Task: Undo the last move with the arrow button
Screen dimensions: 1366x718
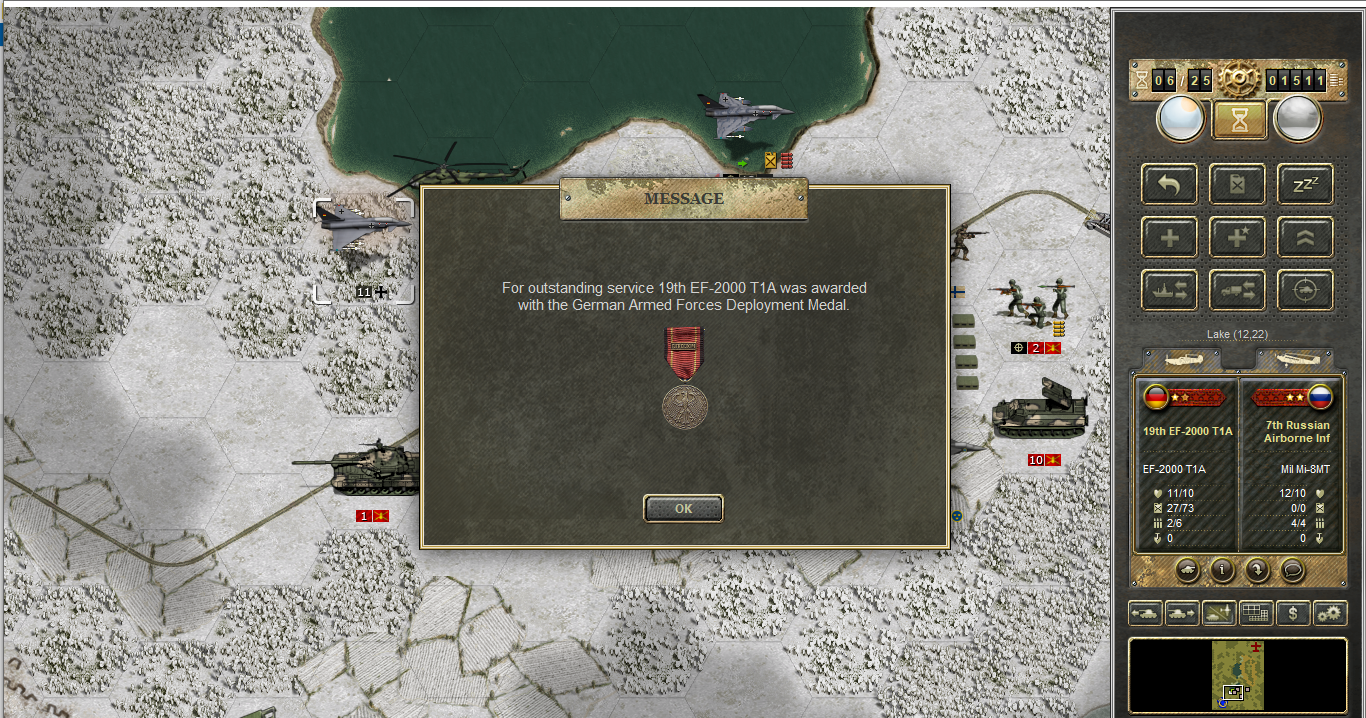Action: (x=1169, y=184)
